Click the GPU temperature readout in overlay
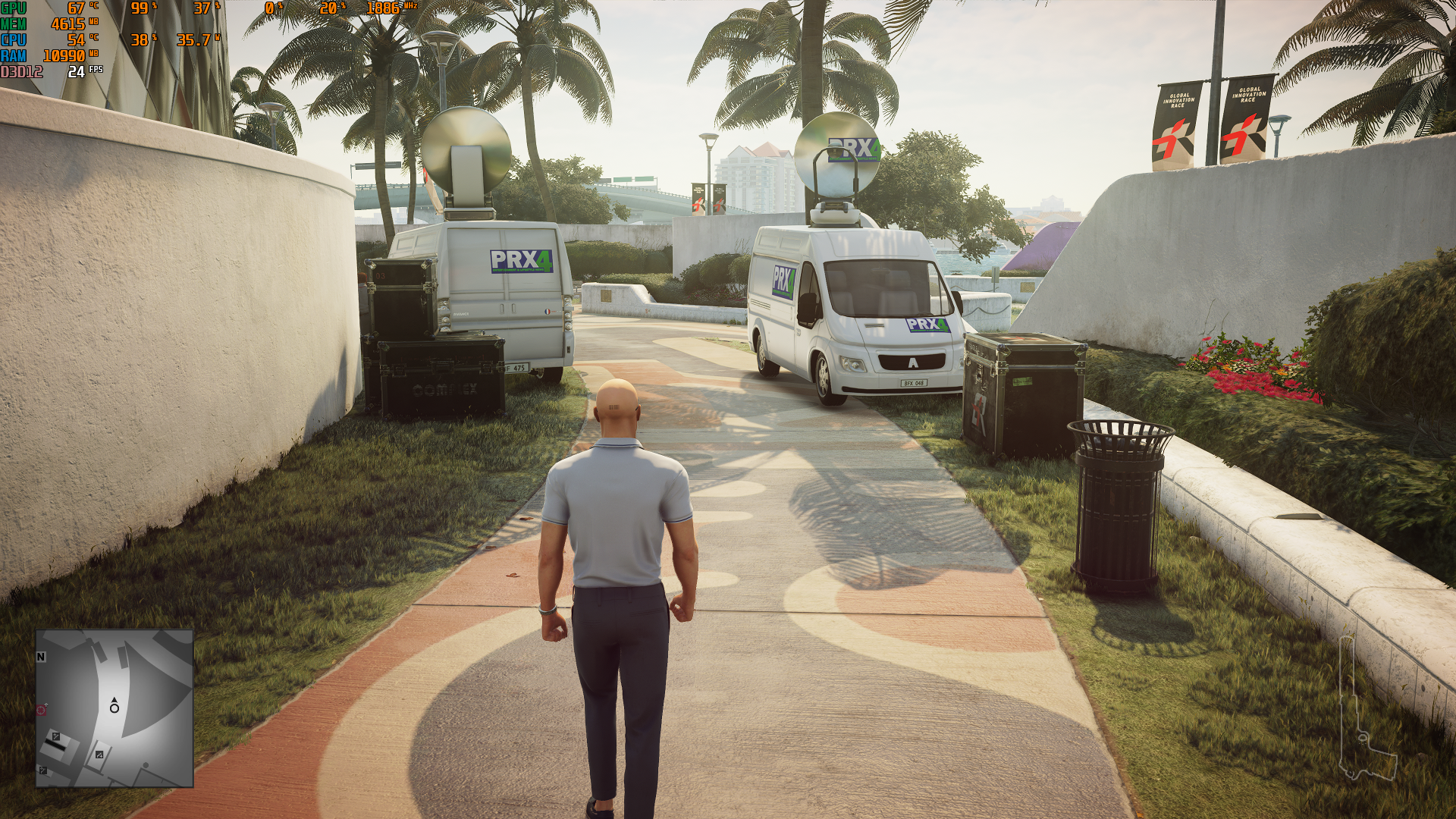 (x=79, y=8)
